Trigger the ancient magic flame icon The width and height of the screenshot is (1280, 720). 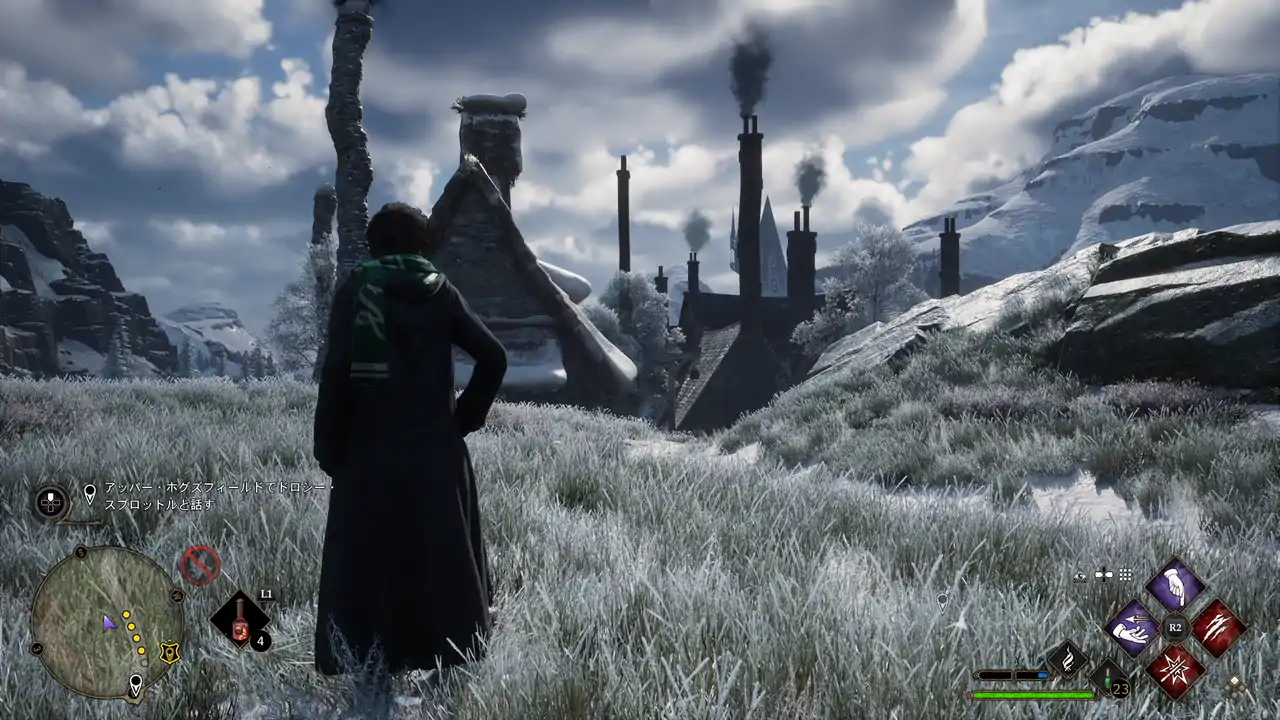click(1067, 659)
